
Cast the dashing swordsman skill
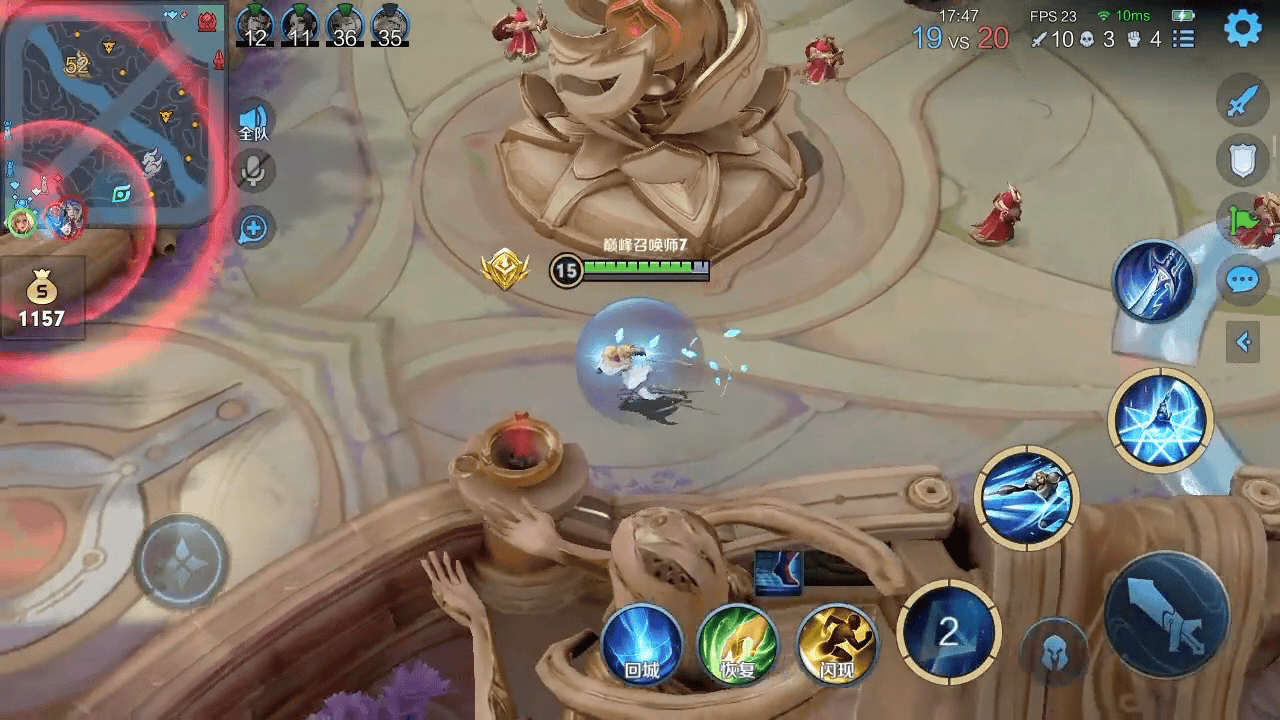1026,497
